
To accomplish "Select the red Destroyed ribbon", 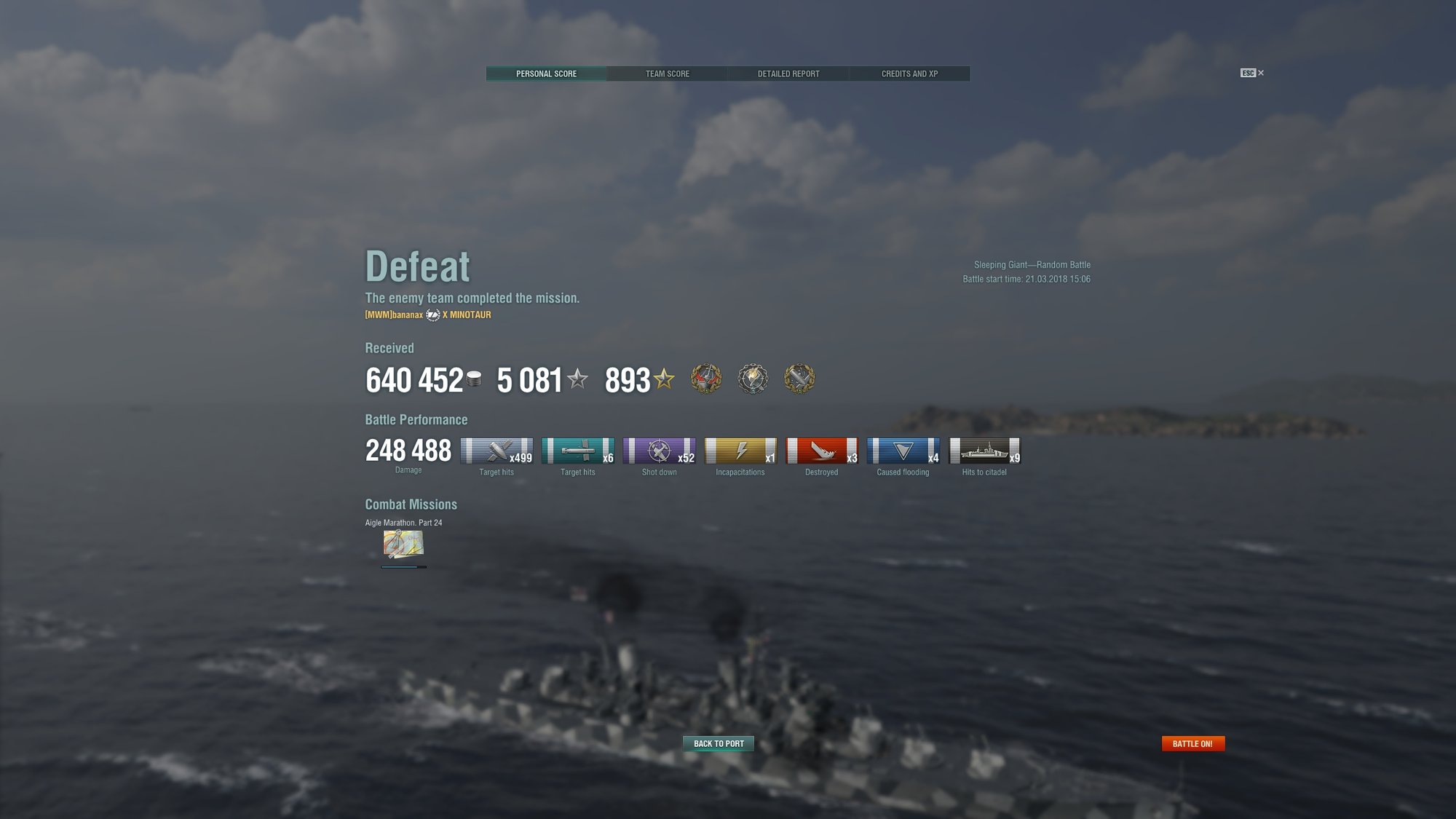I will pos(822,451).
